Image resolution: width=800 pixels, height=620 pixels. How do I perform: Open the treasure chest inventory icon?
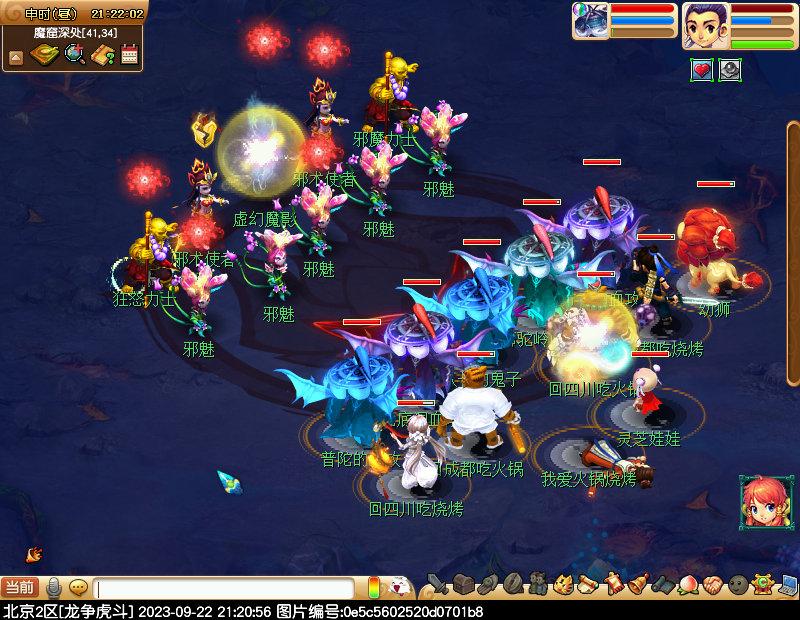pyautogui.click(x=461, y=584)
